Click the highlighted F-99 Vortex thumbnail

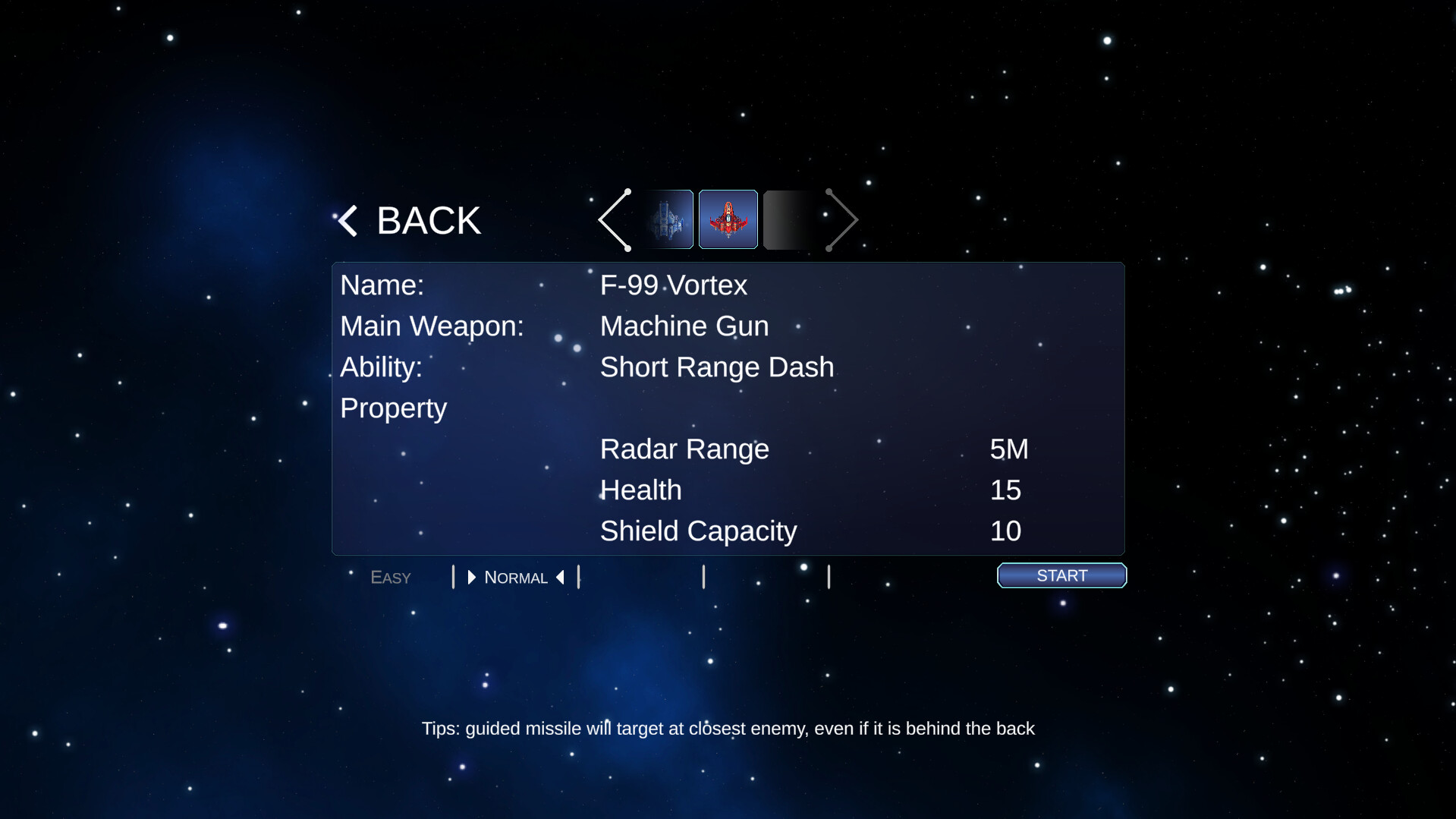pyautogui.click(x=728, y=219)
